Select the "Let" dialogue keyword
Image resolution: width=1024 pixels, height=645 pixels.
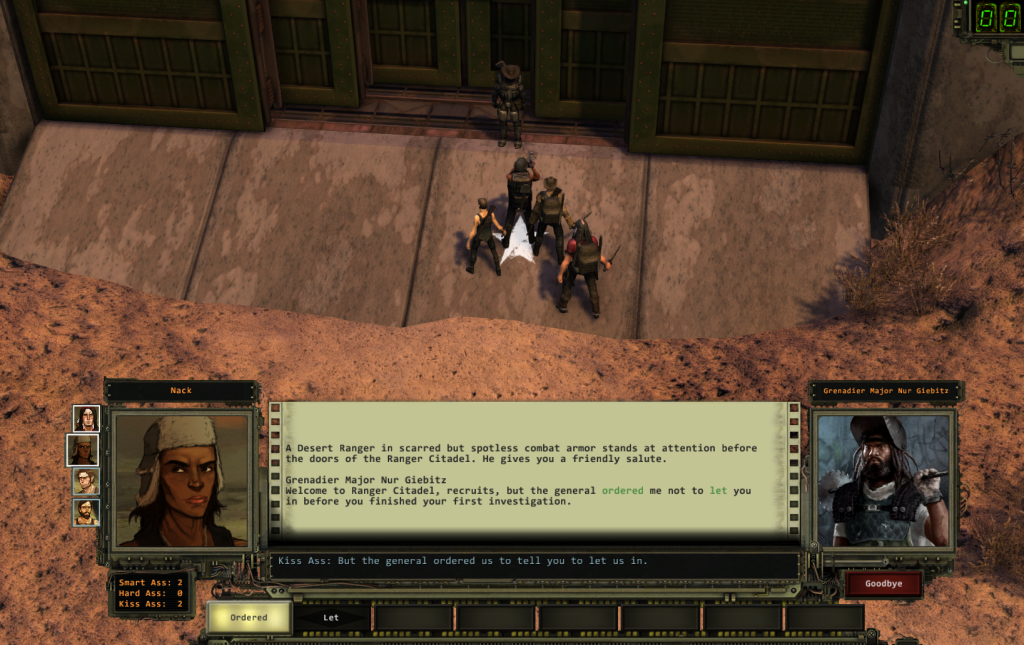tap(331, 617)
